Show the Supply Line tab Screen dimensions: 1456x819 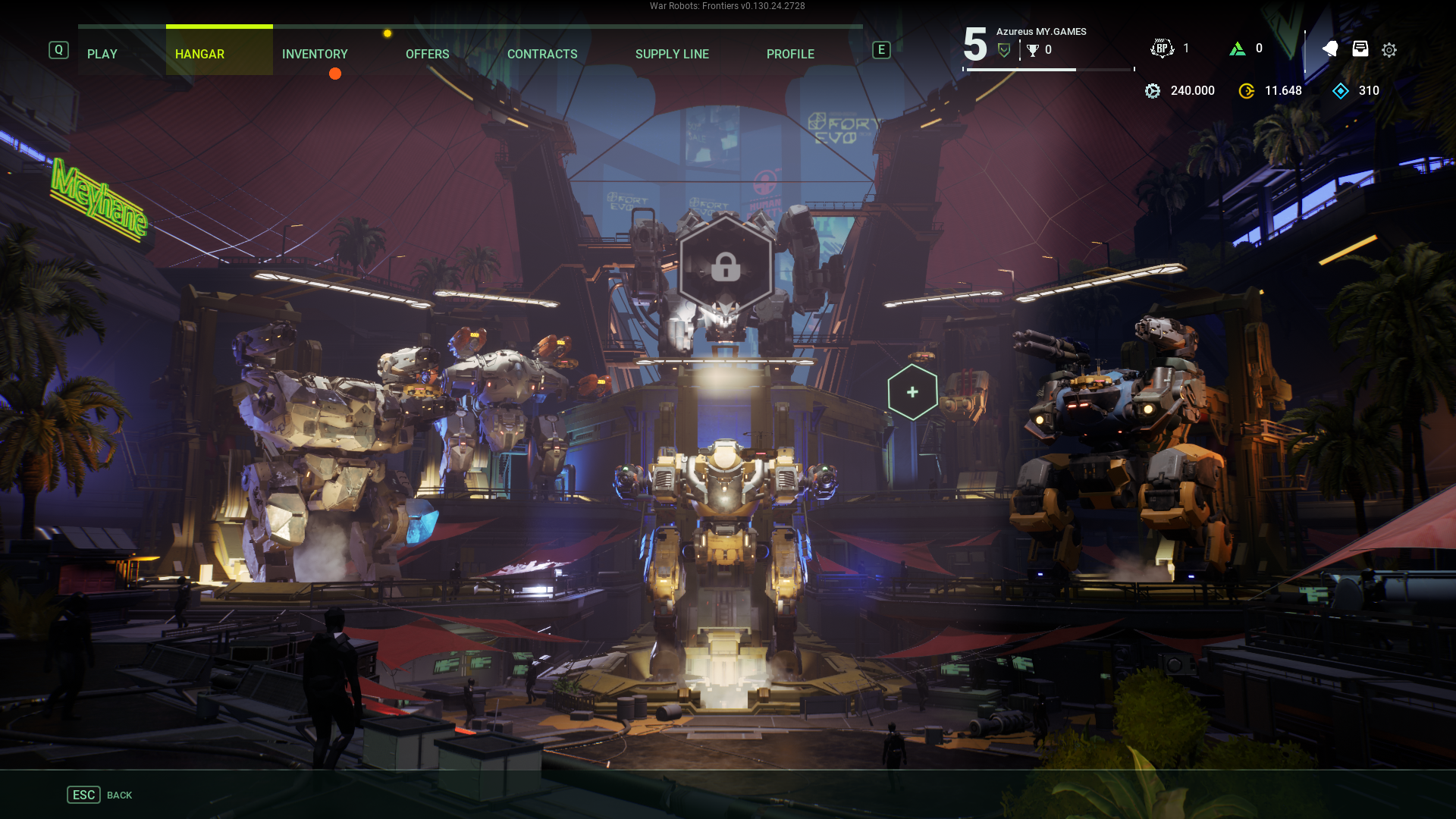[672, 54]
